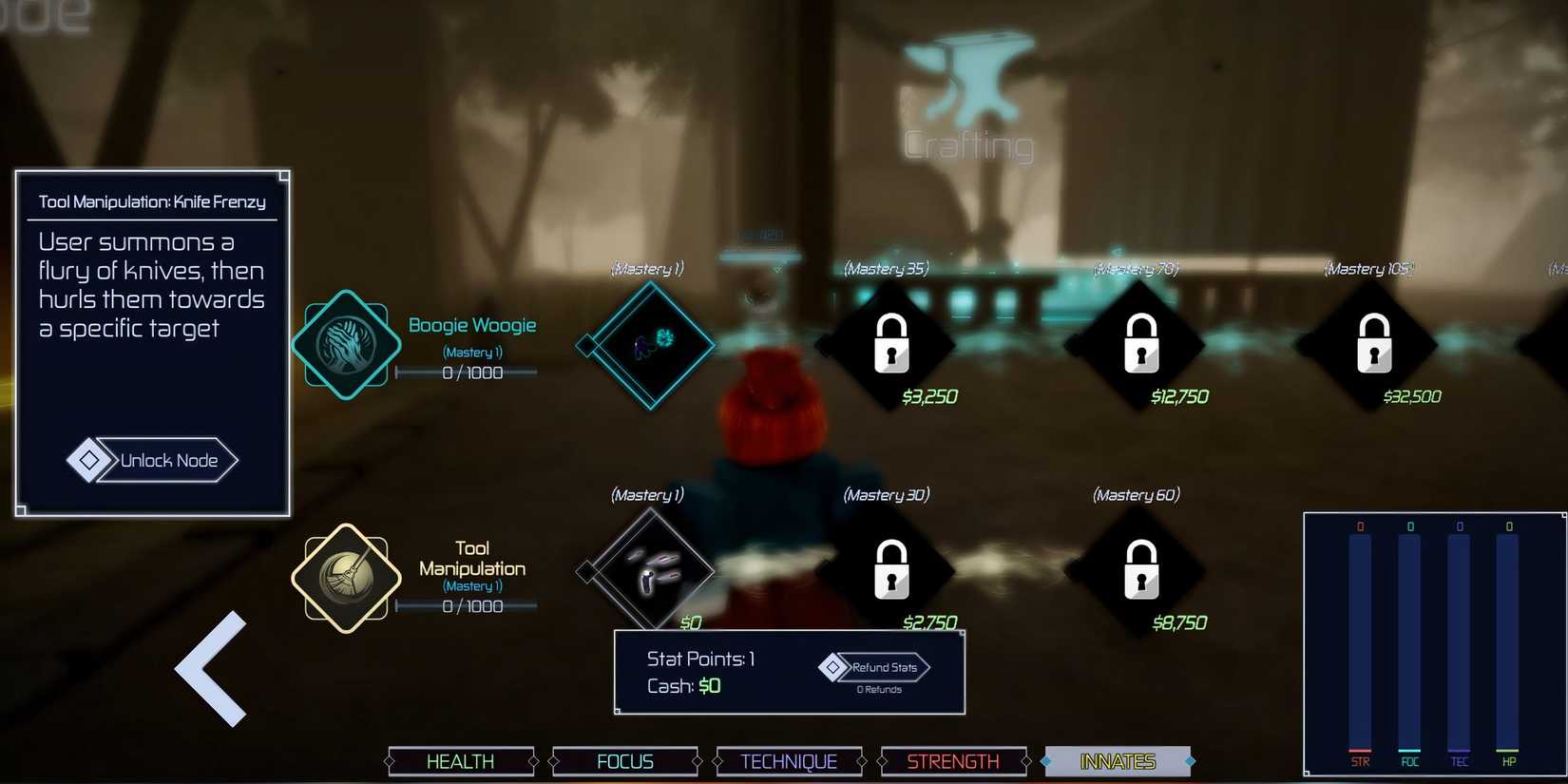Switch to the HEALTH tab
The height and width of the screenshot is (784, 1568).
pos(461,760)
